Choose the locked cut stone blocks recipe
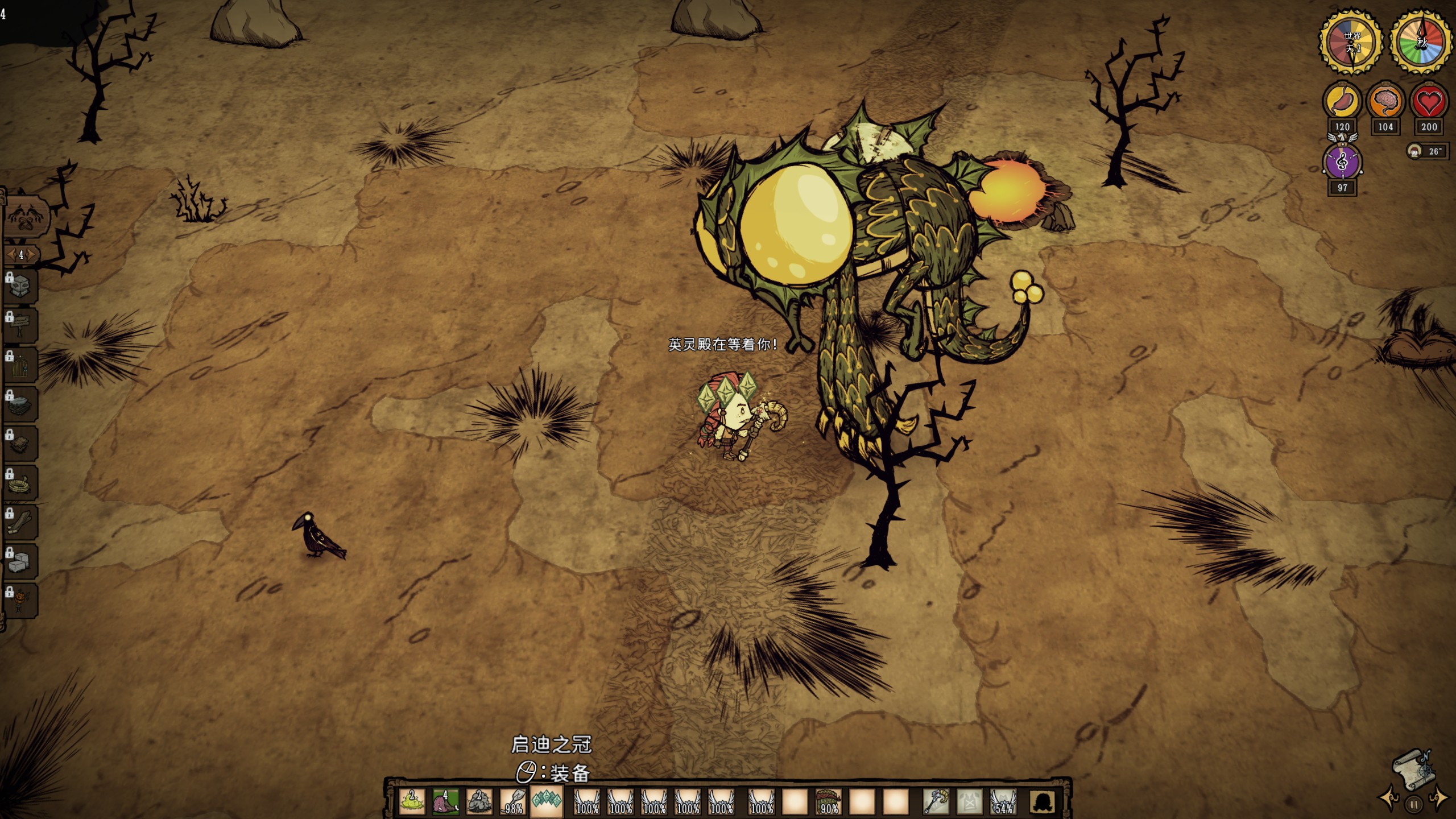 pyautogui.click(x=20, y=561)
